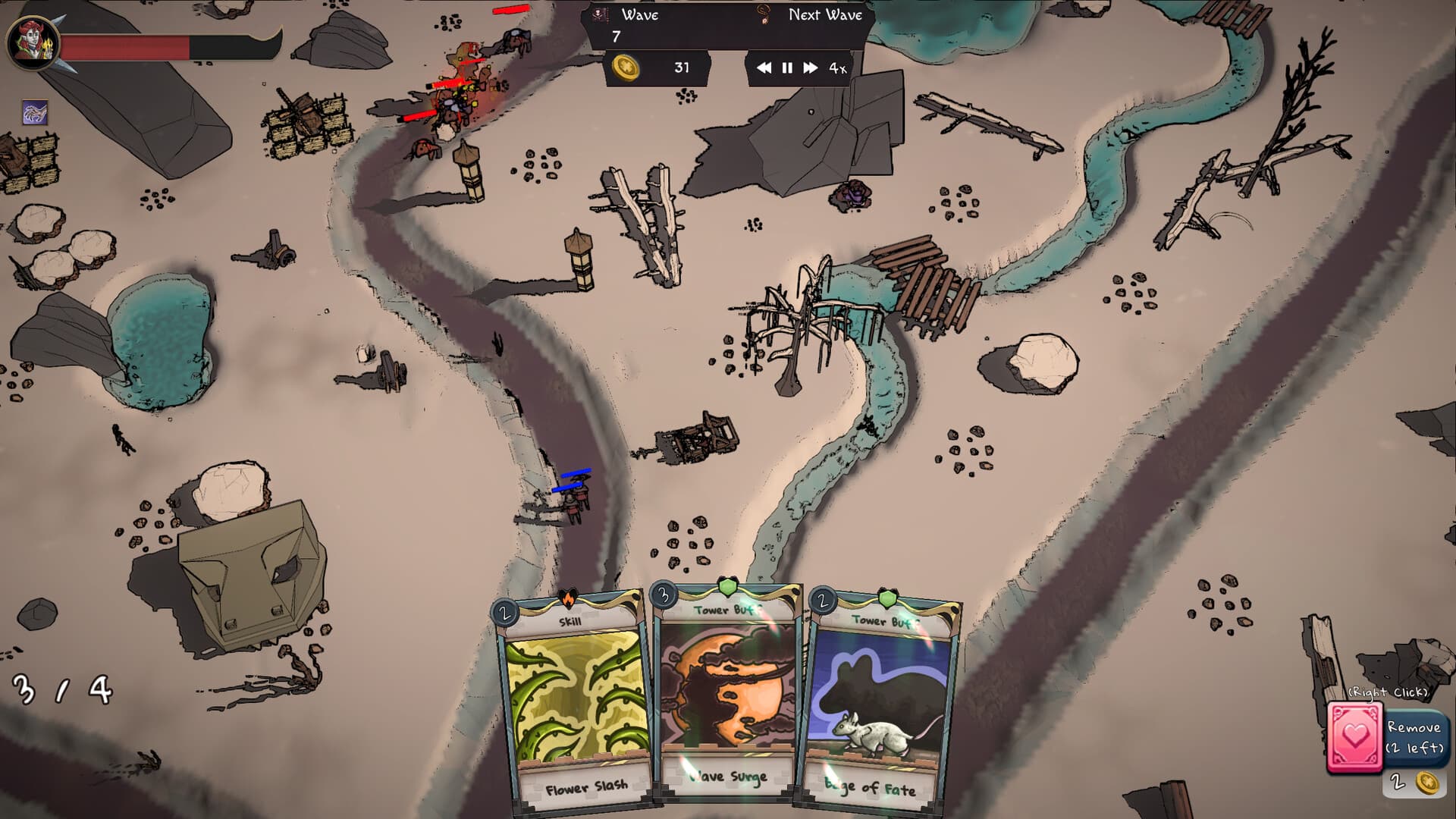
Task: Toggle game speed using the 4x indicator
Action: pos(836,68)
